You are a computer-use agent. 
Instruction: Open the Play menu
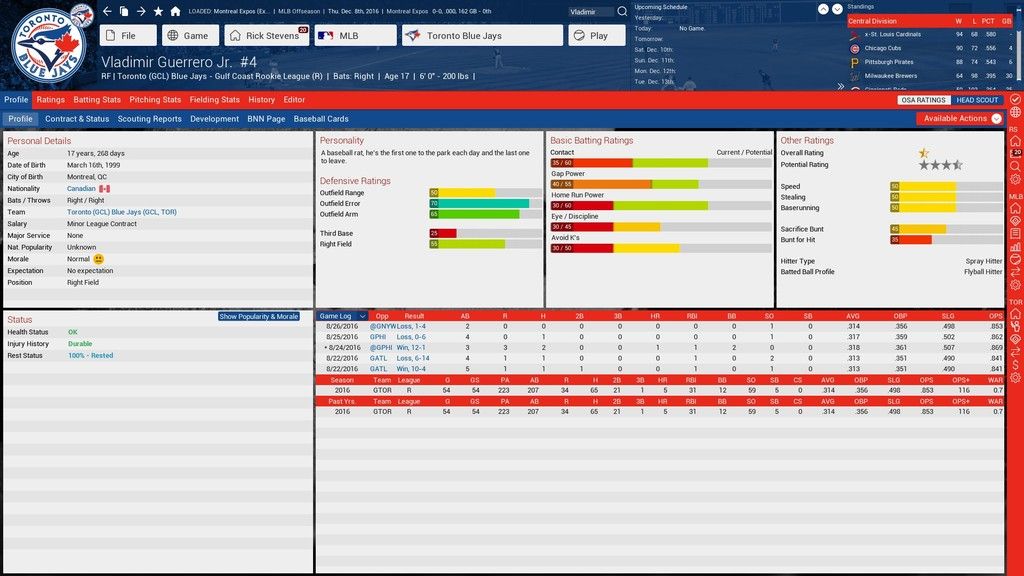(597, 36)
